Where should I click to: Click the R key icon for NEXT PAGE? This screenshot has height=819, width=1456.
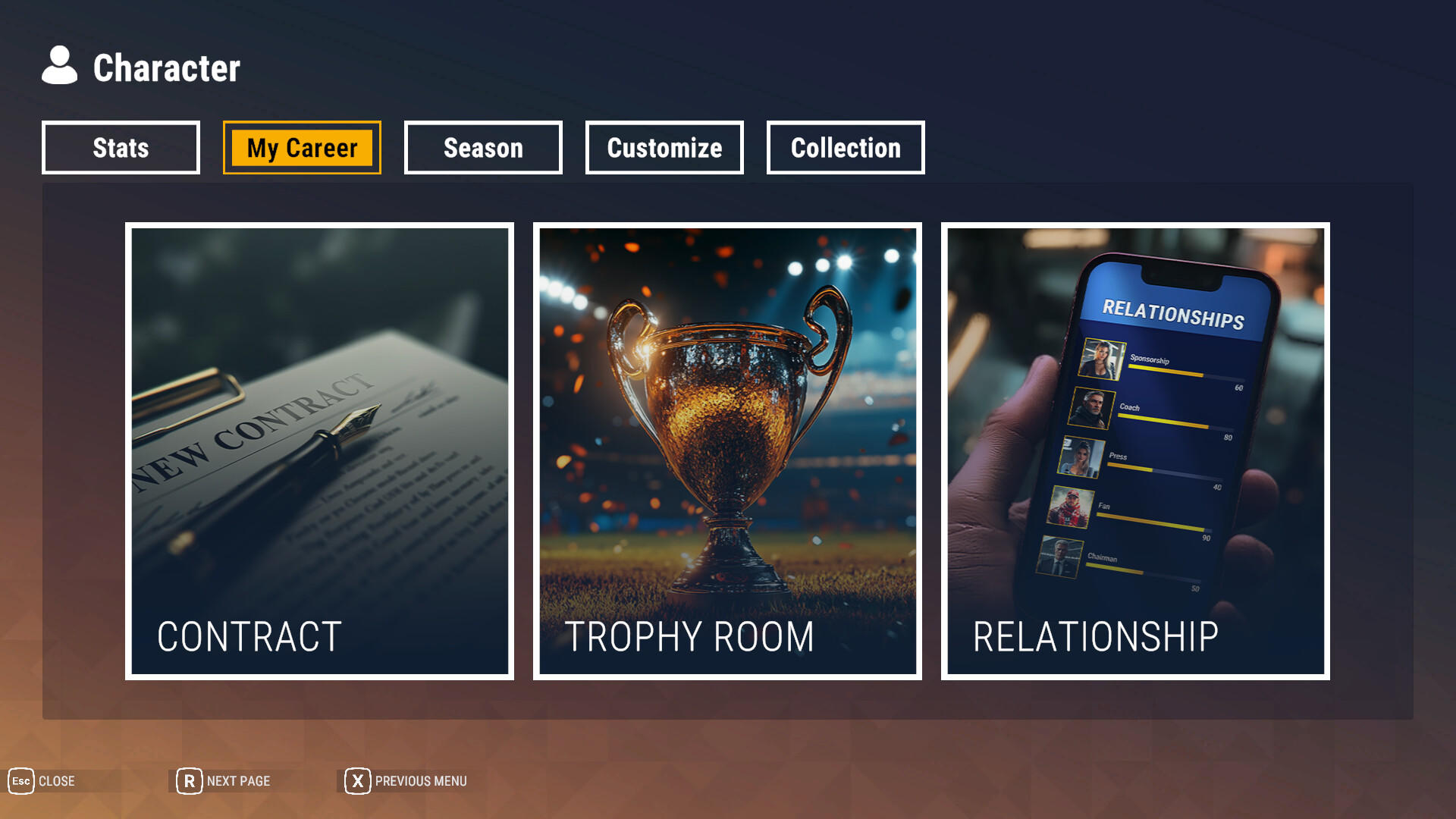189,780
